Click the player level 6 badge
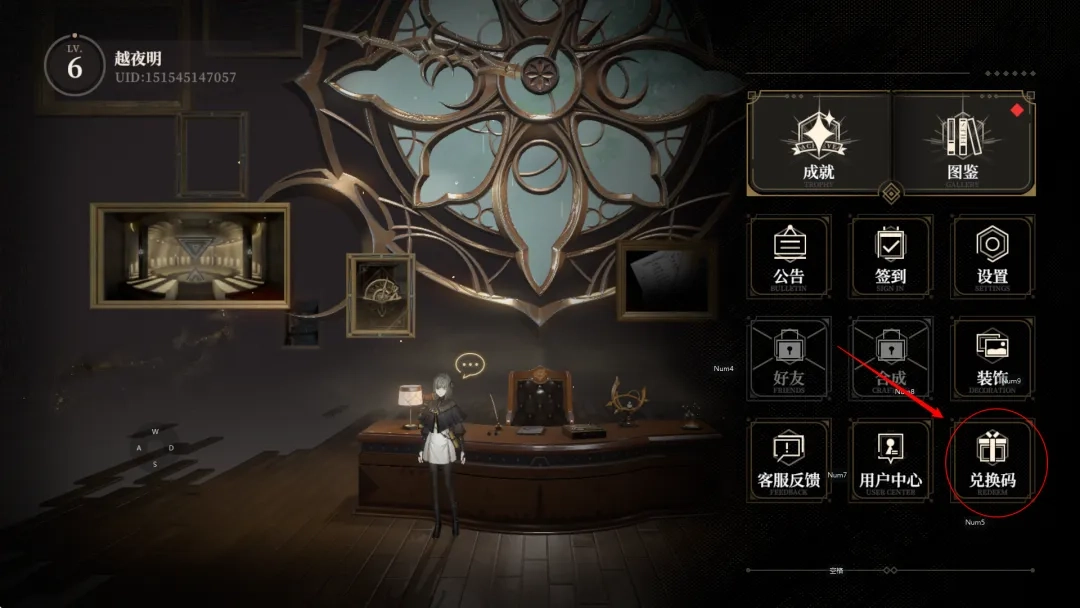 pos(75,66)
